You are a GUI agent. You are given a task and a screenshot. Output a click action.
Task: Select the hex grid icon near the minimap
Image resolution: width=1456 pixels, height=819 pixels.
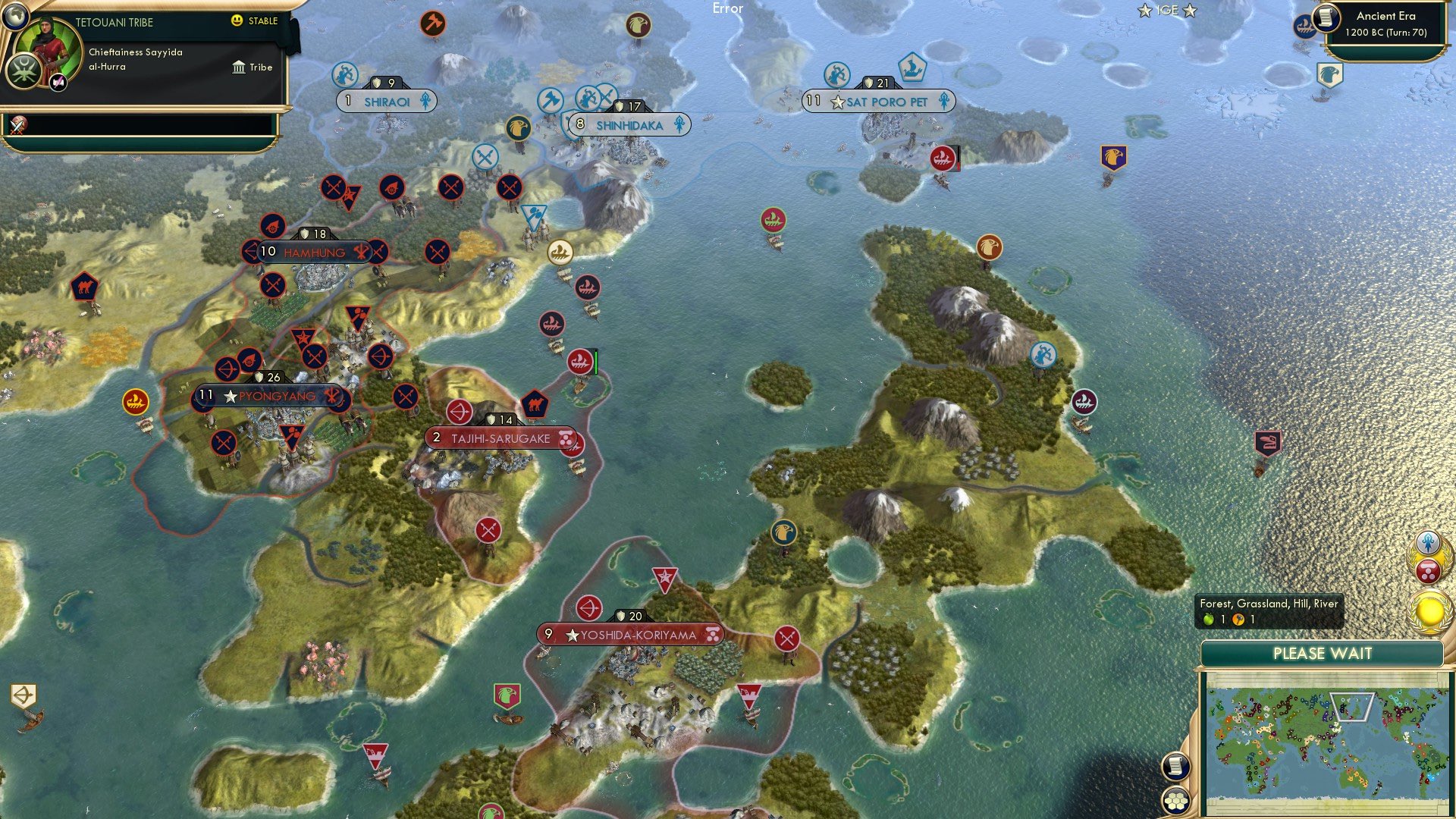pos(1176,799)
